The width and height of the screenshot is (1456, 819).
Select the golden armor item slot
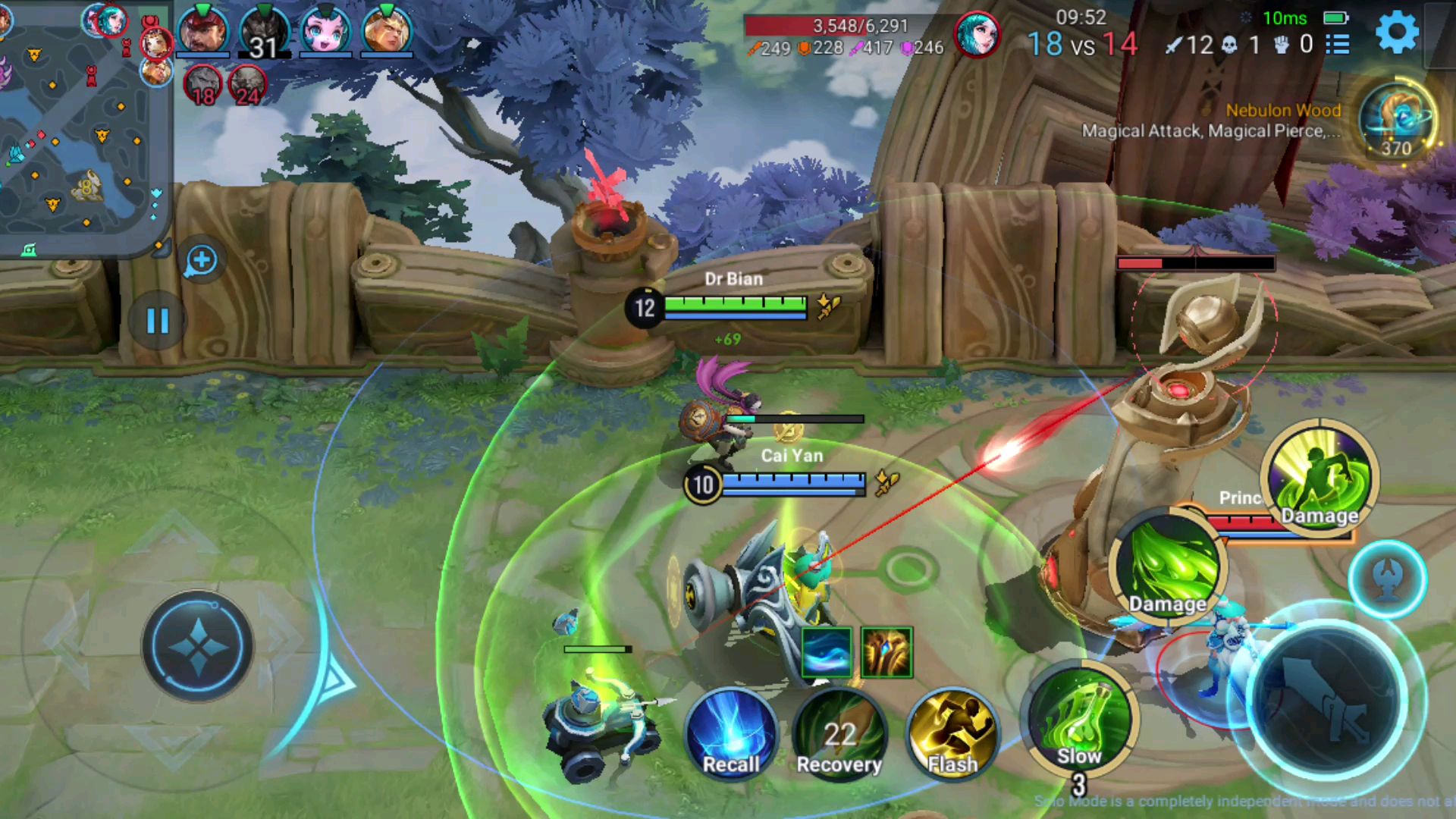coord(886,652)
